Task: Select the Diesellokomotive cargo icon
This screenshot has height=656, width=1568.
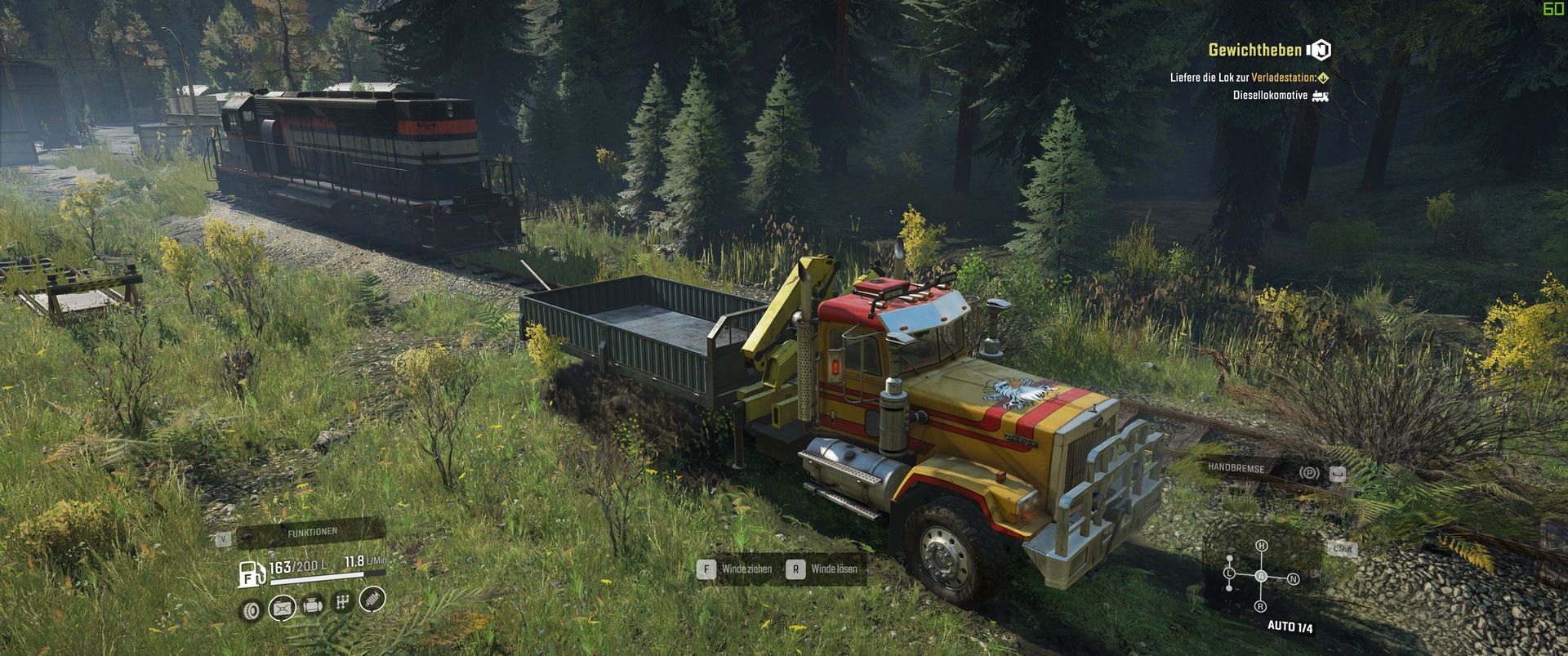Action: [x=1320, y=96]
